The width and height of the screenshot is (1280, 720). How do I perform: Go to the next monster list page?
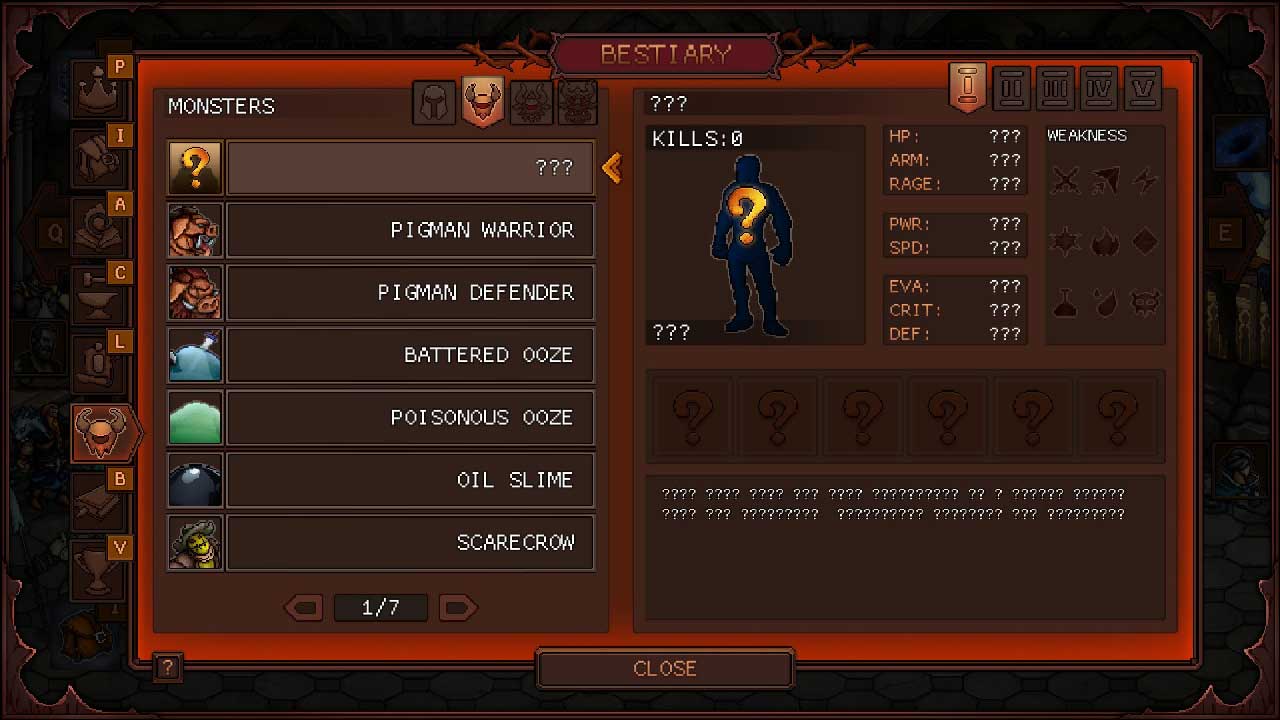point(458,607)
